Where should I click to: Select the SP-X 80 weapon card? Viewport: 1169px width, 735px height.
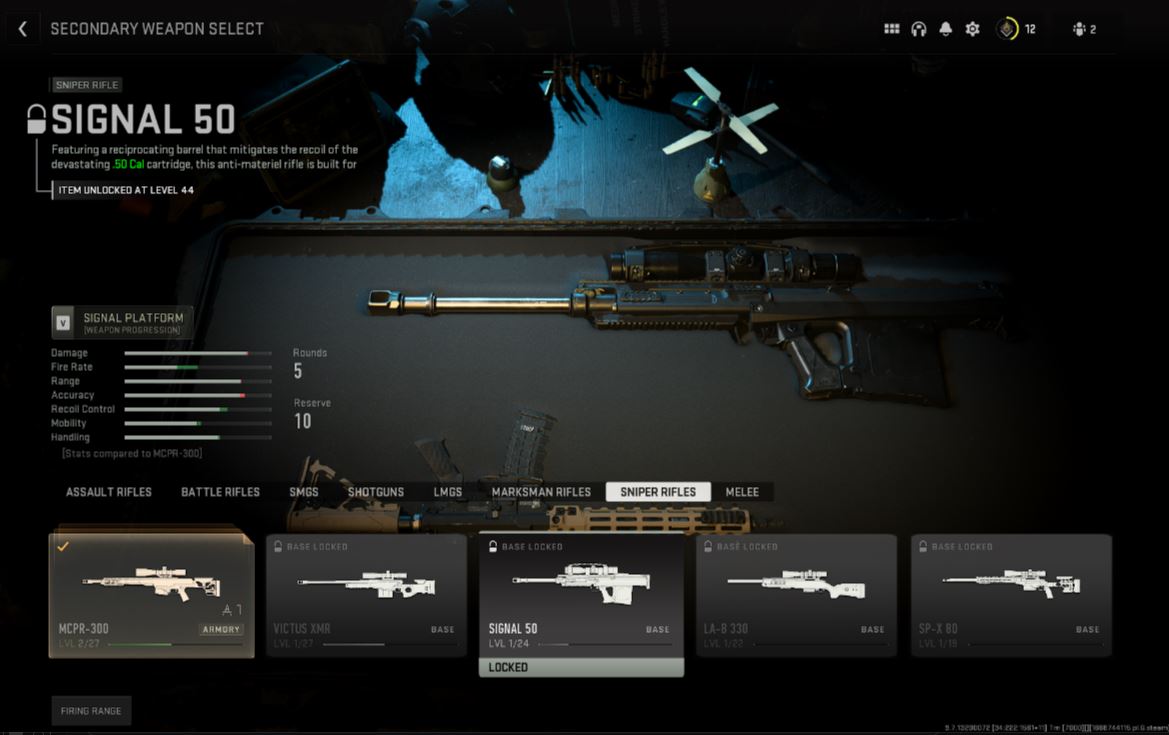1011,595
